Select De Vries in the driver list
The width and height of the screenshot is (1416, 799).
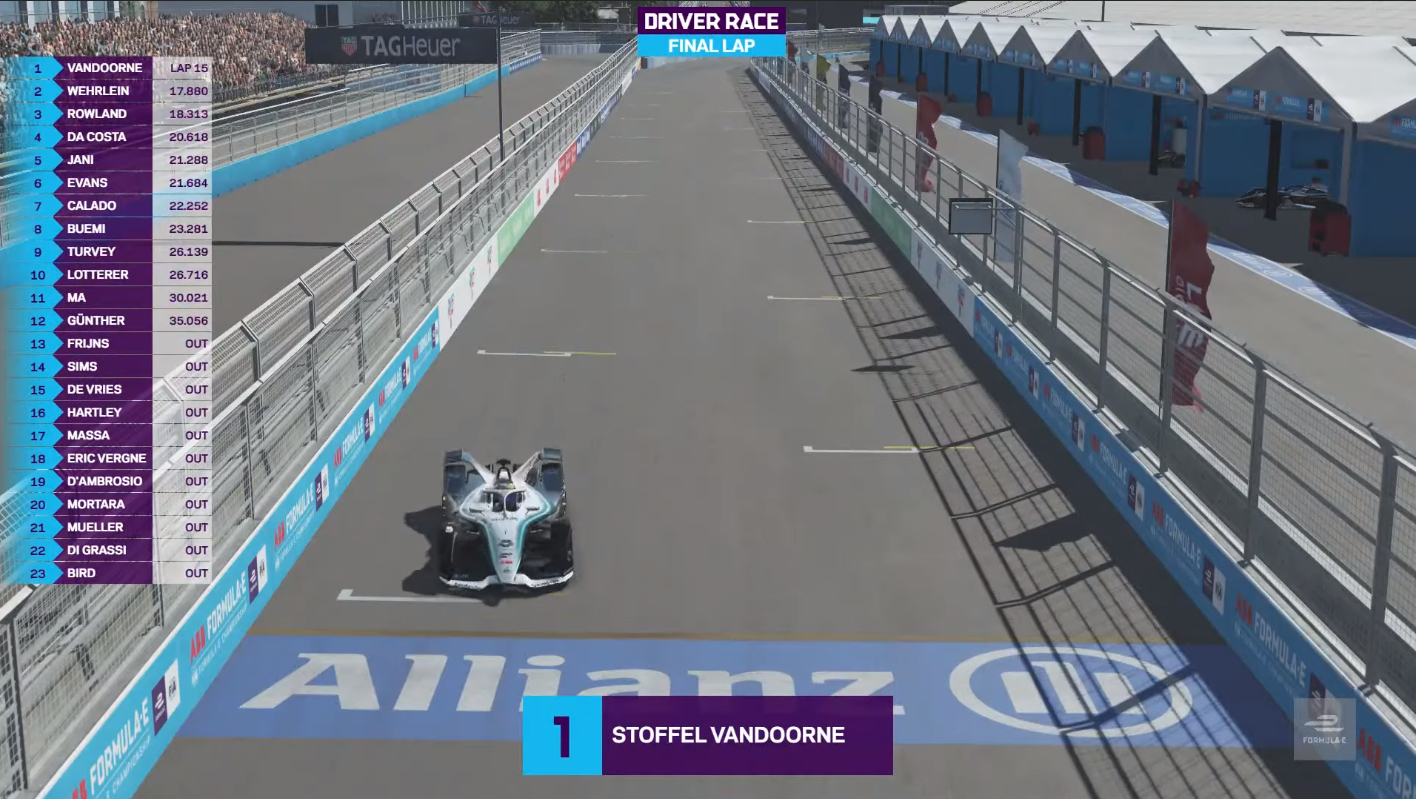[x=108, y=390]
